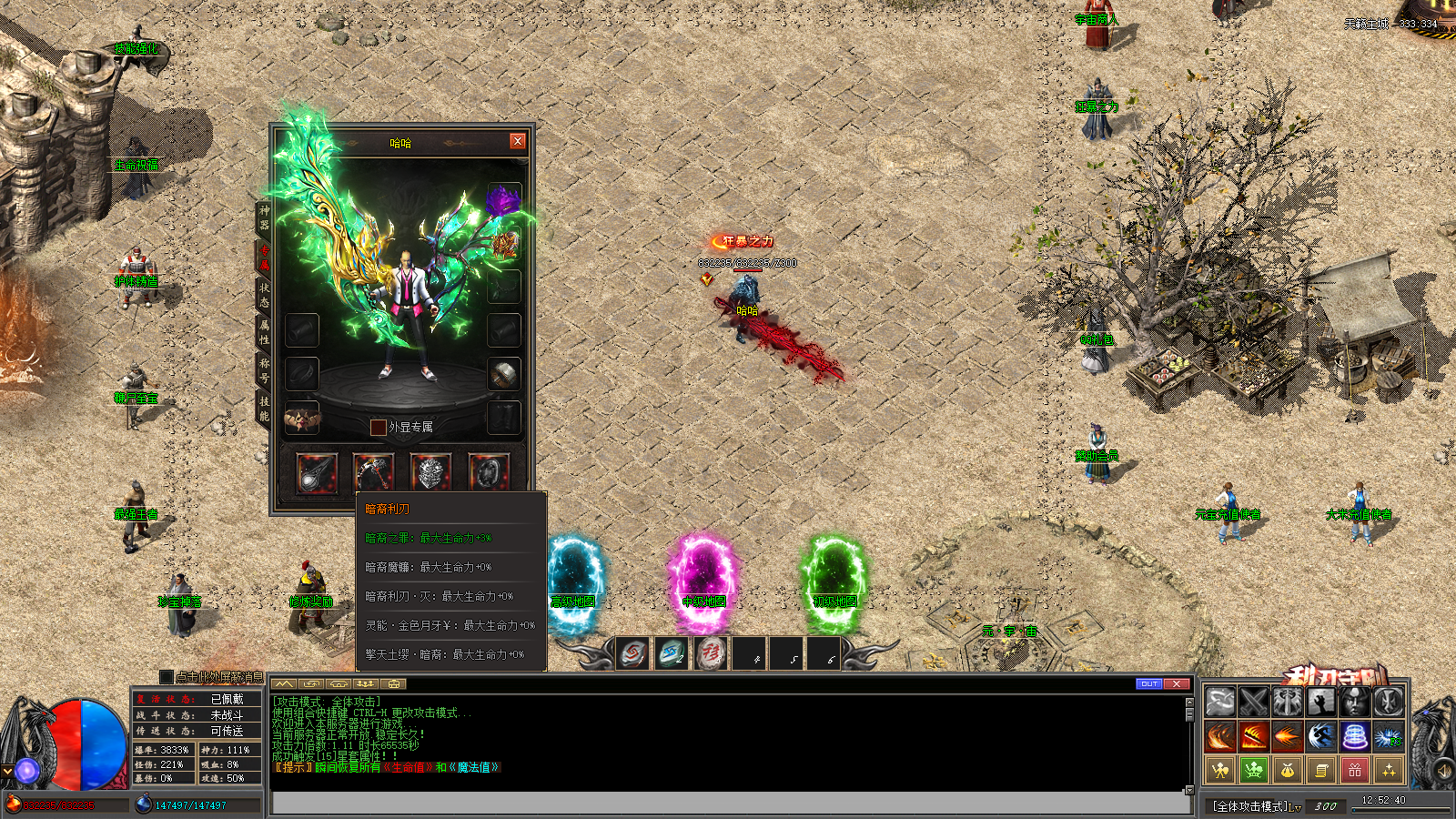Activate the crossed swords skill icon
1456x819 pixels.
point(1253,702)
